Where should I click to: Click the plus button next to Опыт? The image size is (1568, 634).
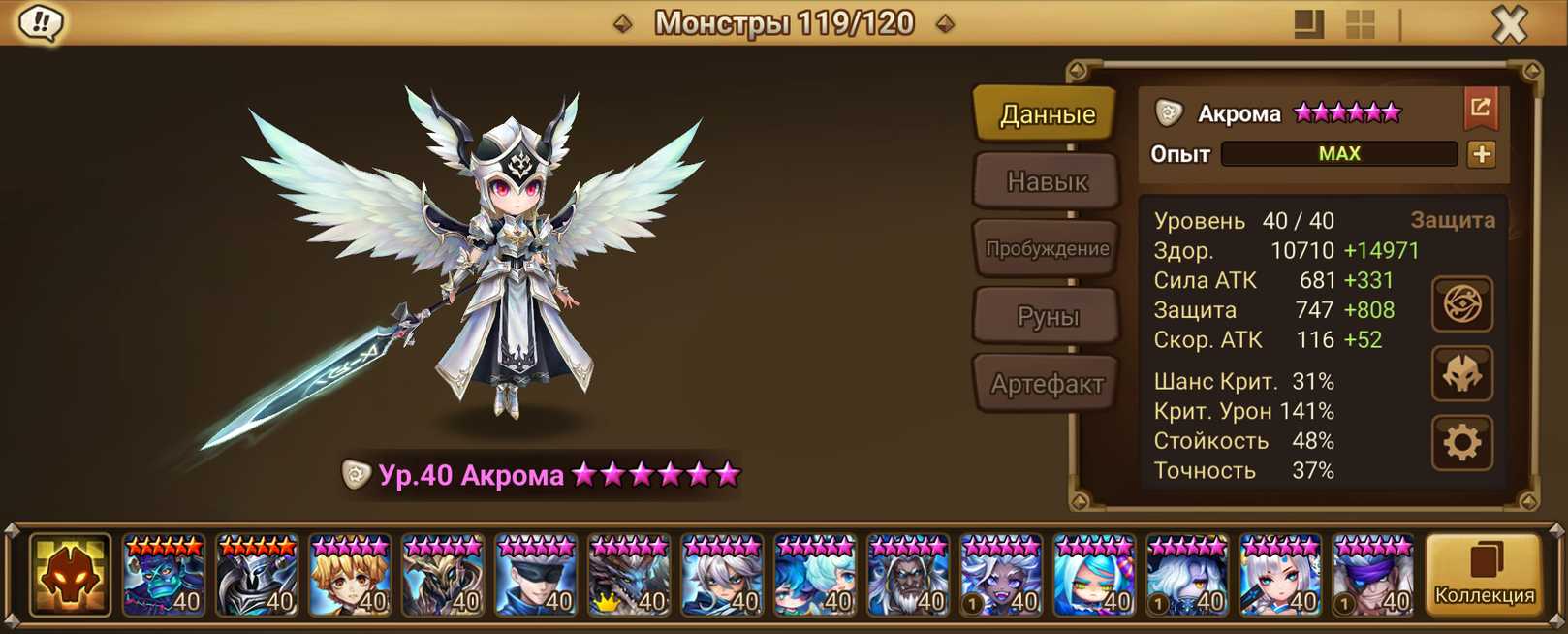1481,154
